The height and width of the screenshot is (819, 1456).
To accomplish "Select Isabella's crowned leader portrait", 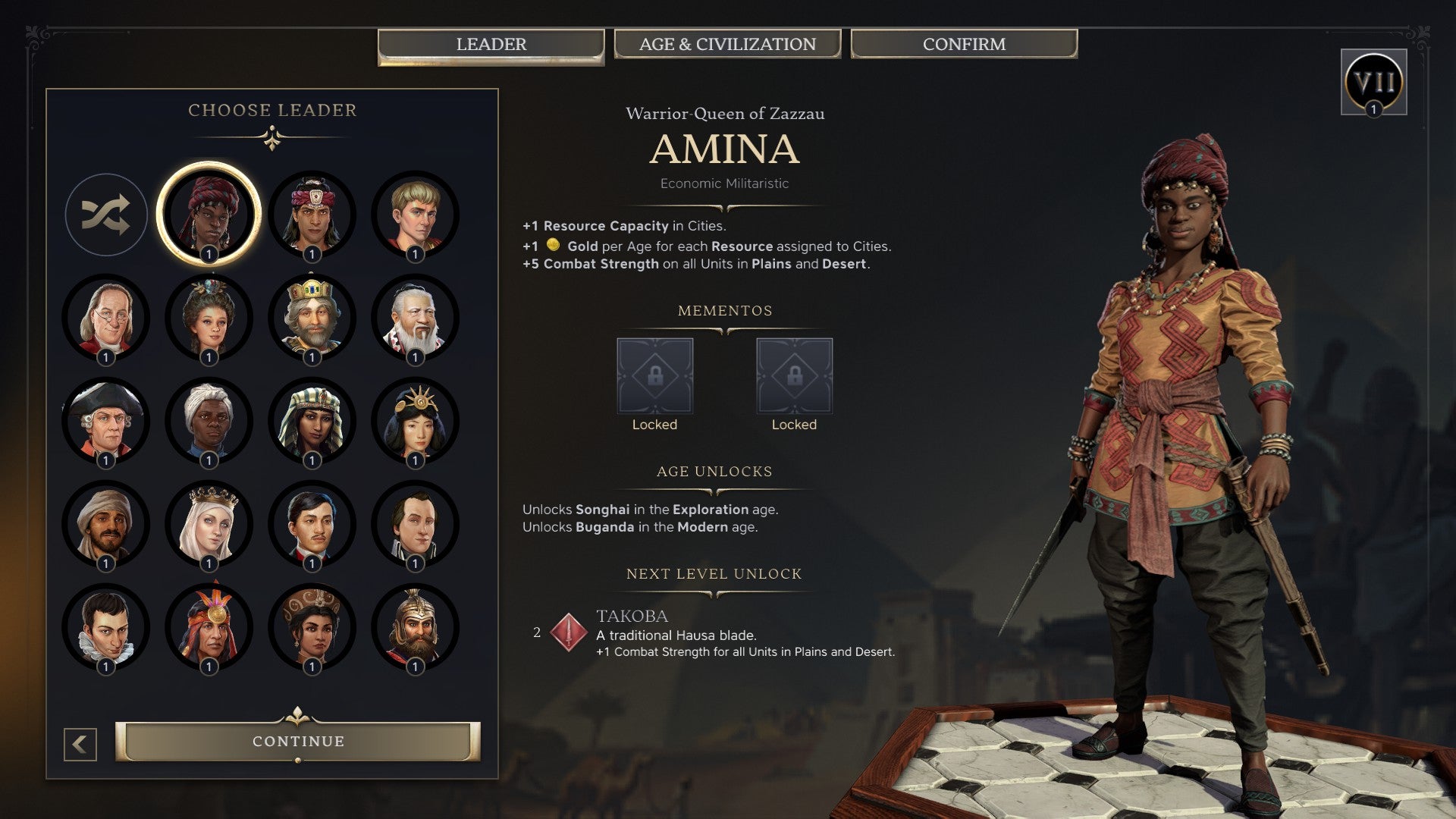I will coord(209,523).
